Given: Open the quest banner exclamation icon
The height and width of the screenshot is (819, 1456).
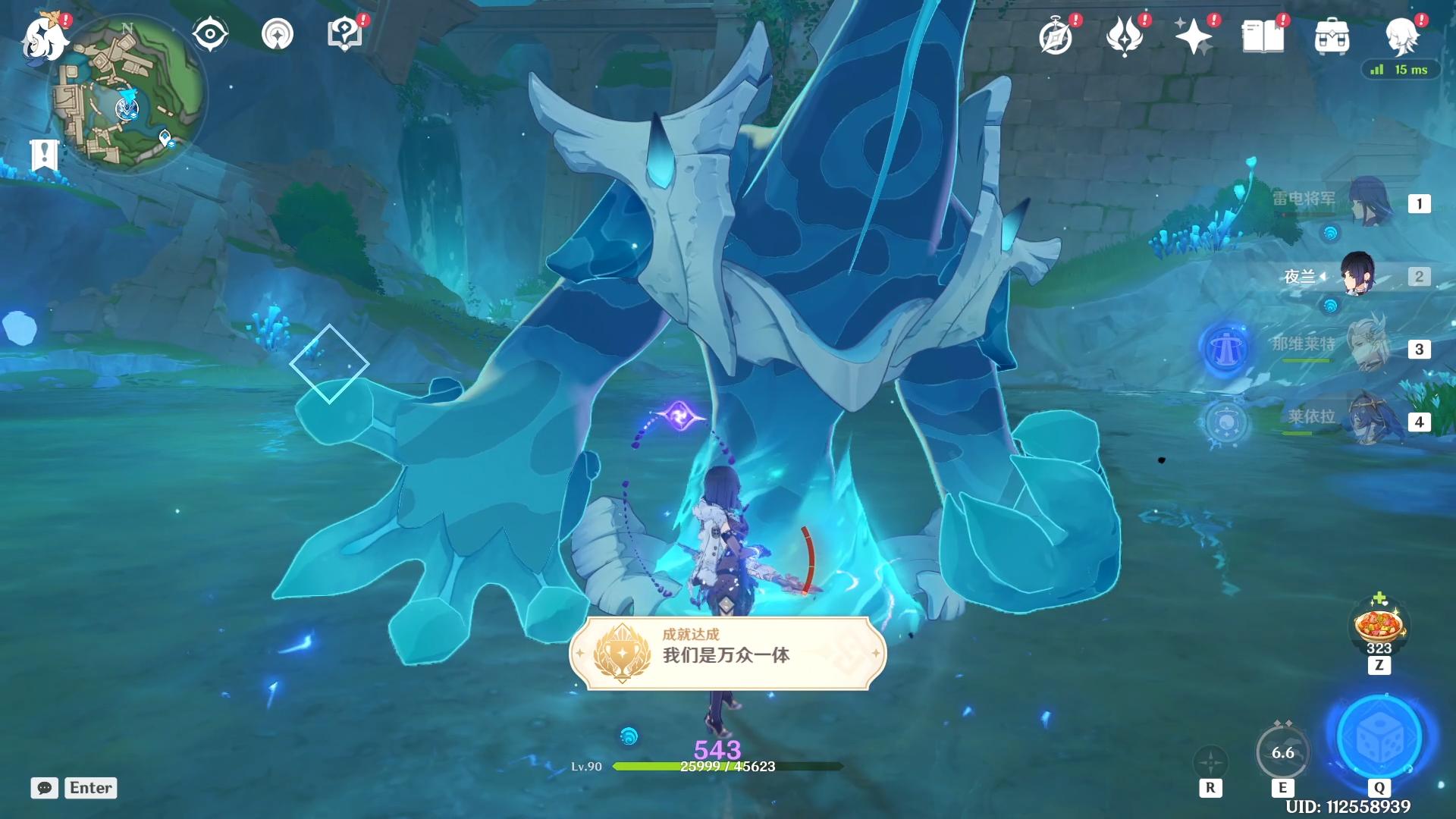Looking at the screenshot, I should [x=44, y=155].
